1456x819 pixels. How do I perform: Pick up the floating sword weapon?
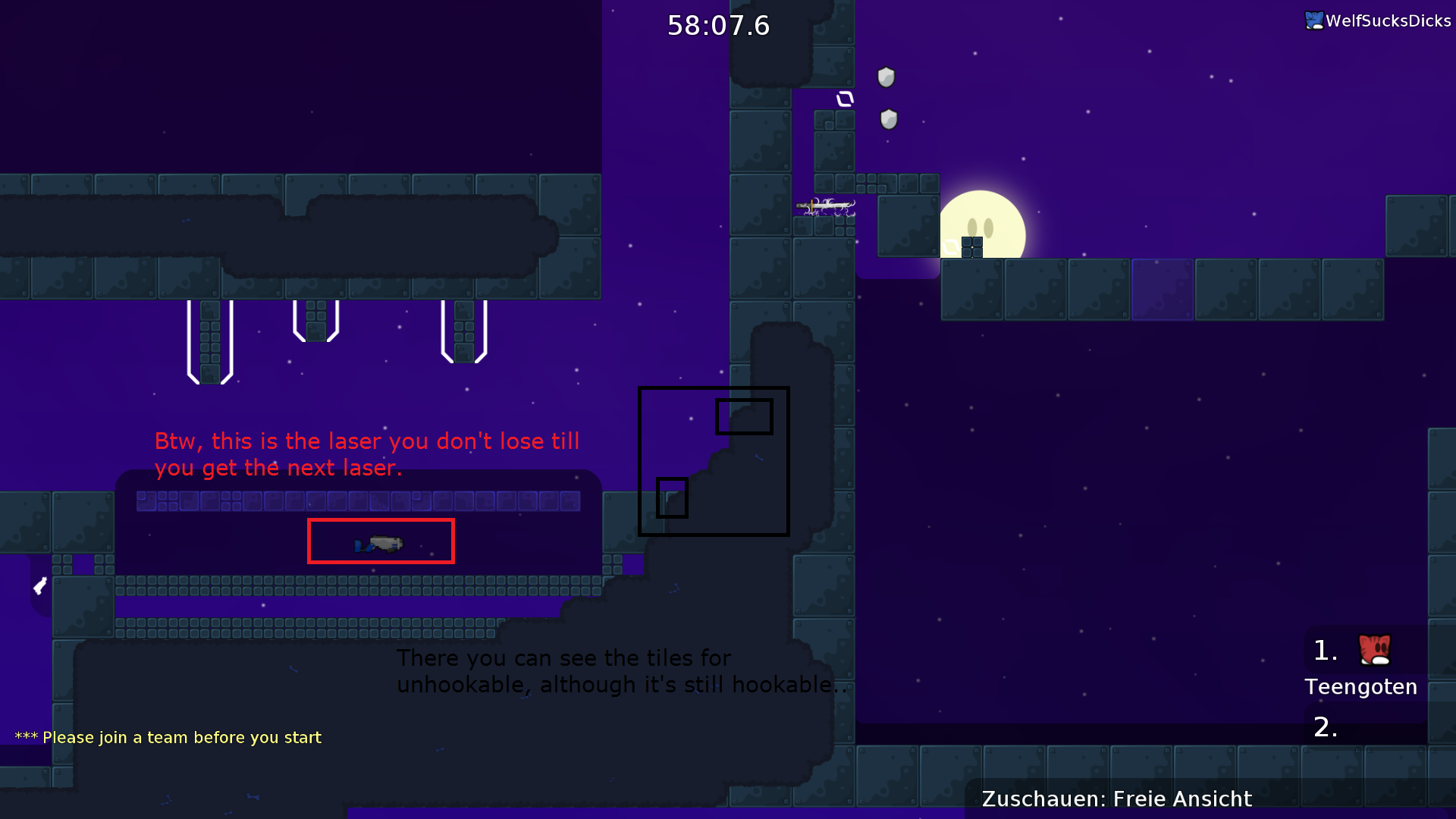coord(827,206)
